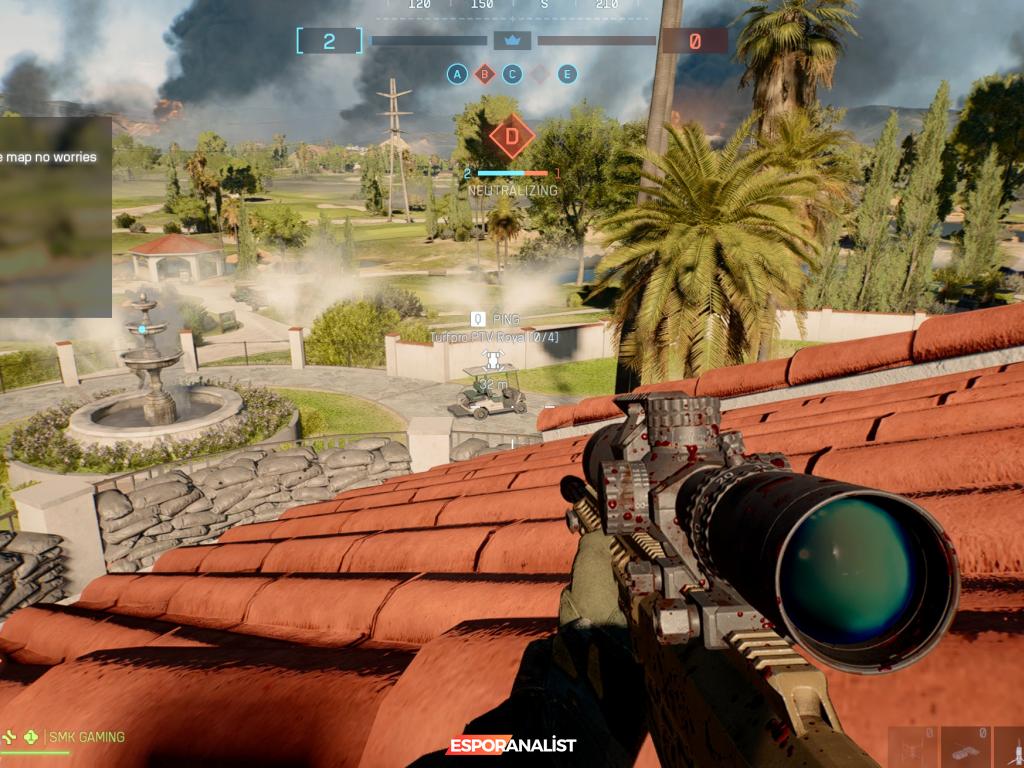Select the SMK GAMING squad member entry
The height and width of the screenshot is (768, 1024).
[86, 737]
